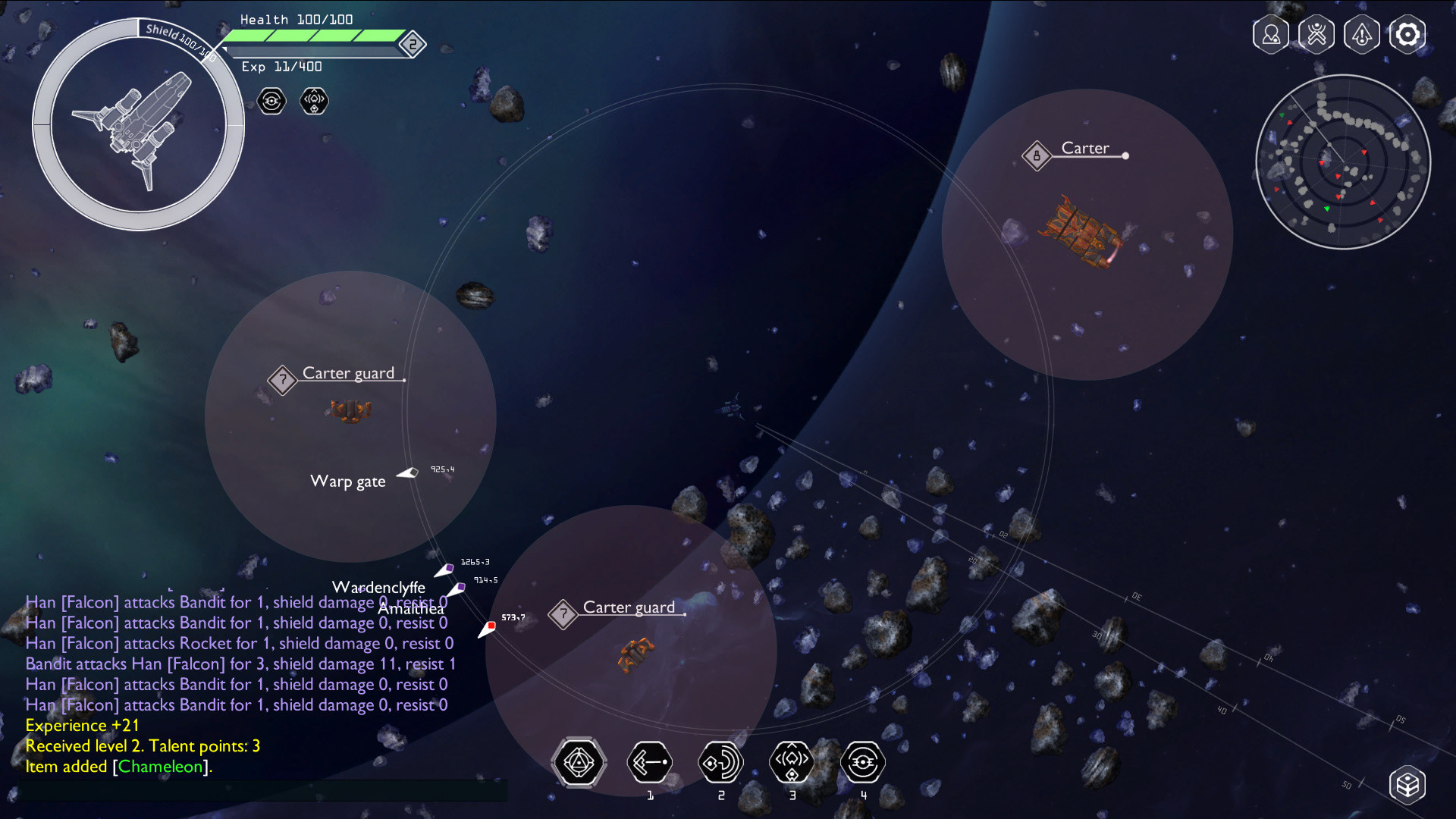The width and height of the screenshot is (1456, 819).
Task: Focus the chat input bar below the log
Action: [x=263, y=790]
